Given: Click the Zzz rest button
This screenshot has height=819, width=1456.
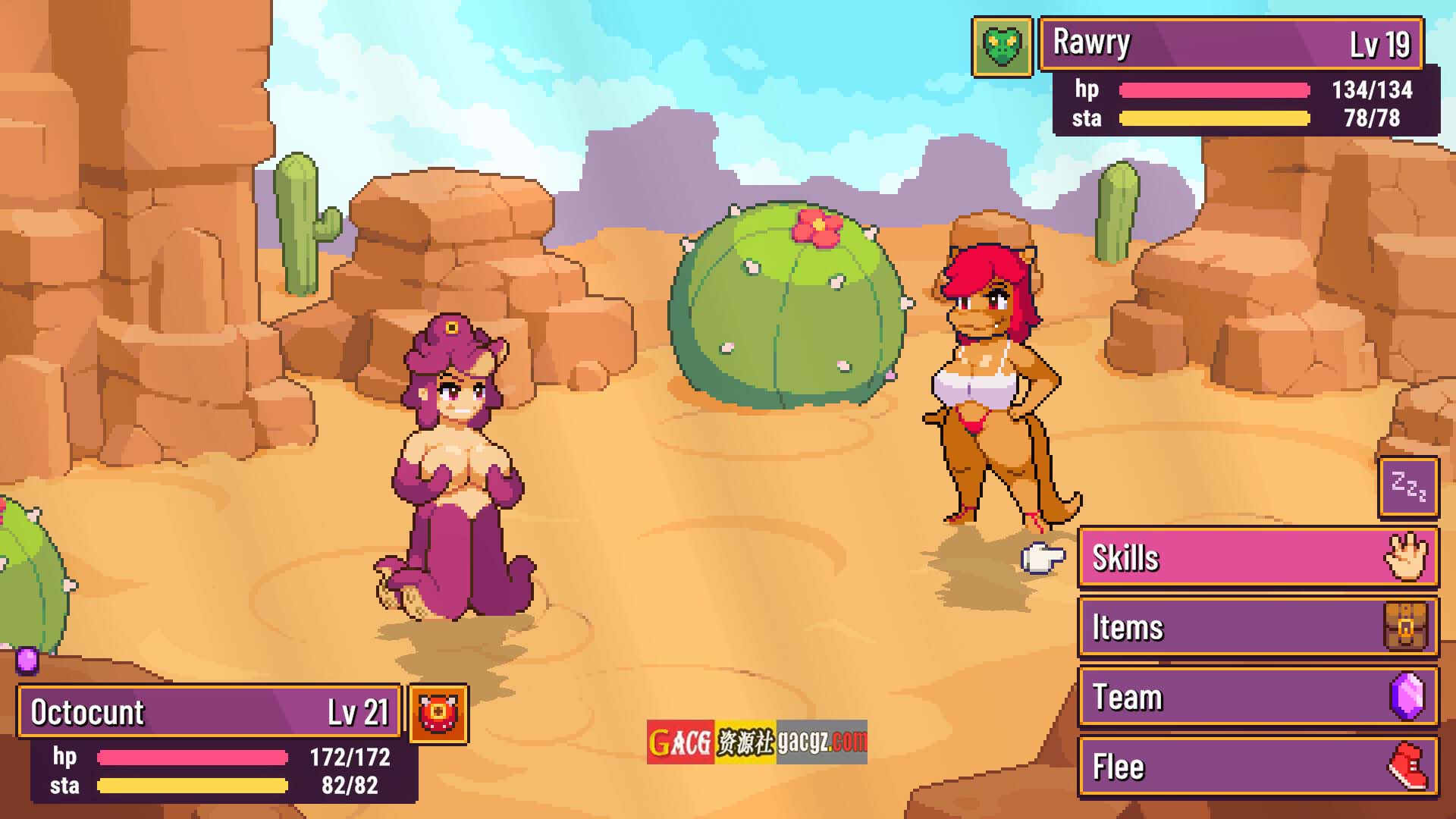Looking at the screenshot, I should click(x=1408, y=488).
